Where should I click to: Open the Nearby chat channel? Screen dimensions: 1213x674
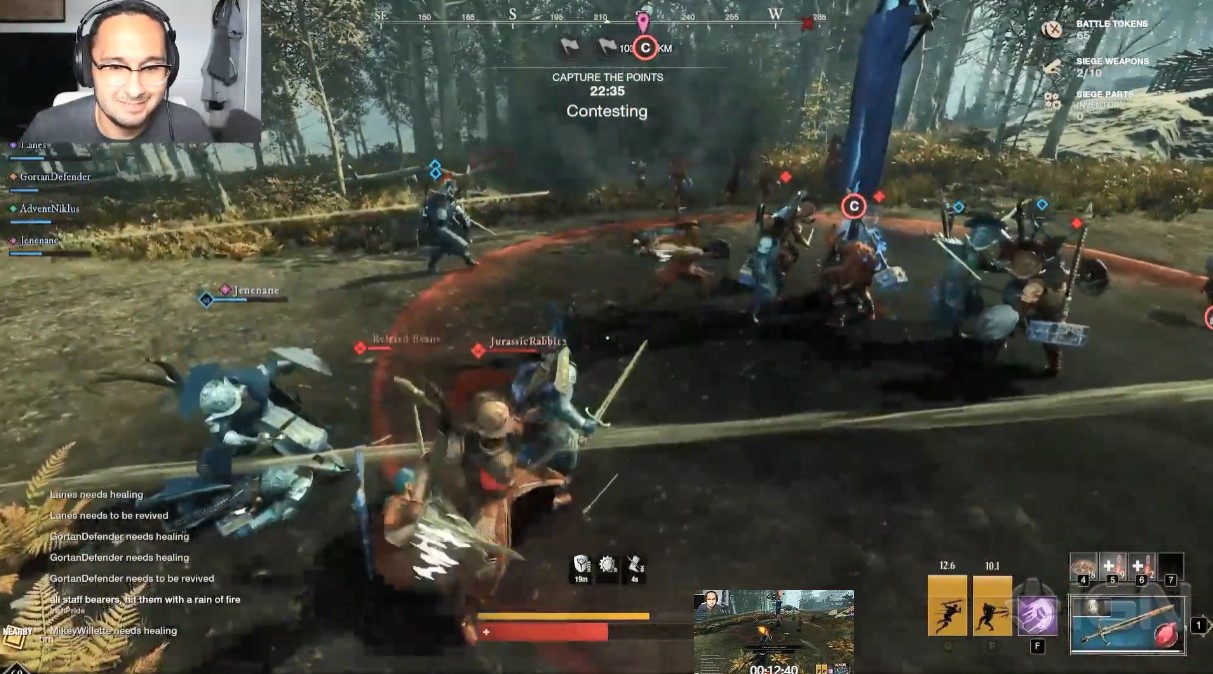pyautogui.click(x=16, y=631)
